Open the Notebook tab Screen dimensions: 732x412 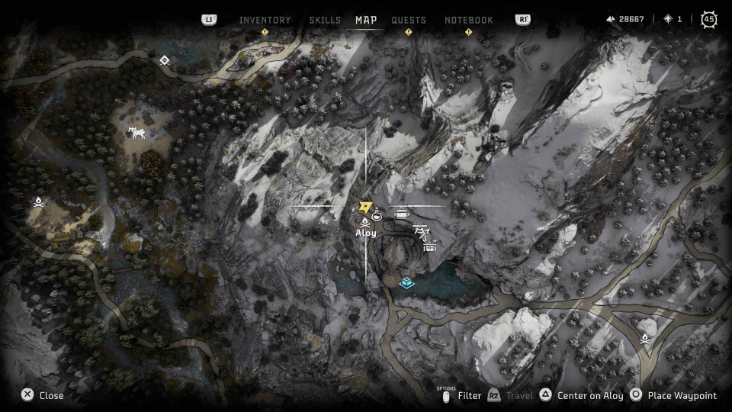click(x=468, y=20)
